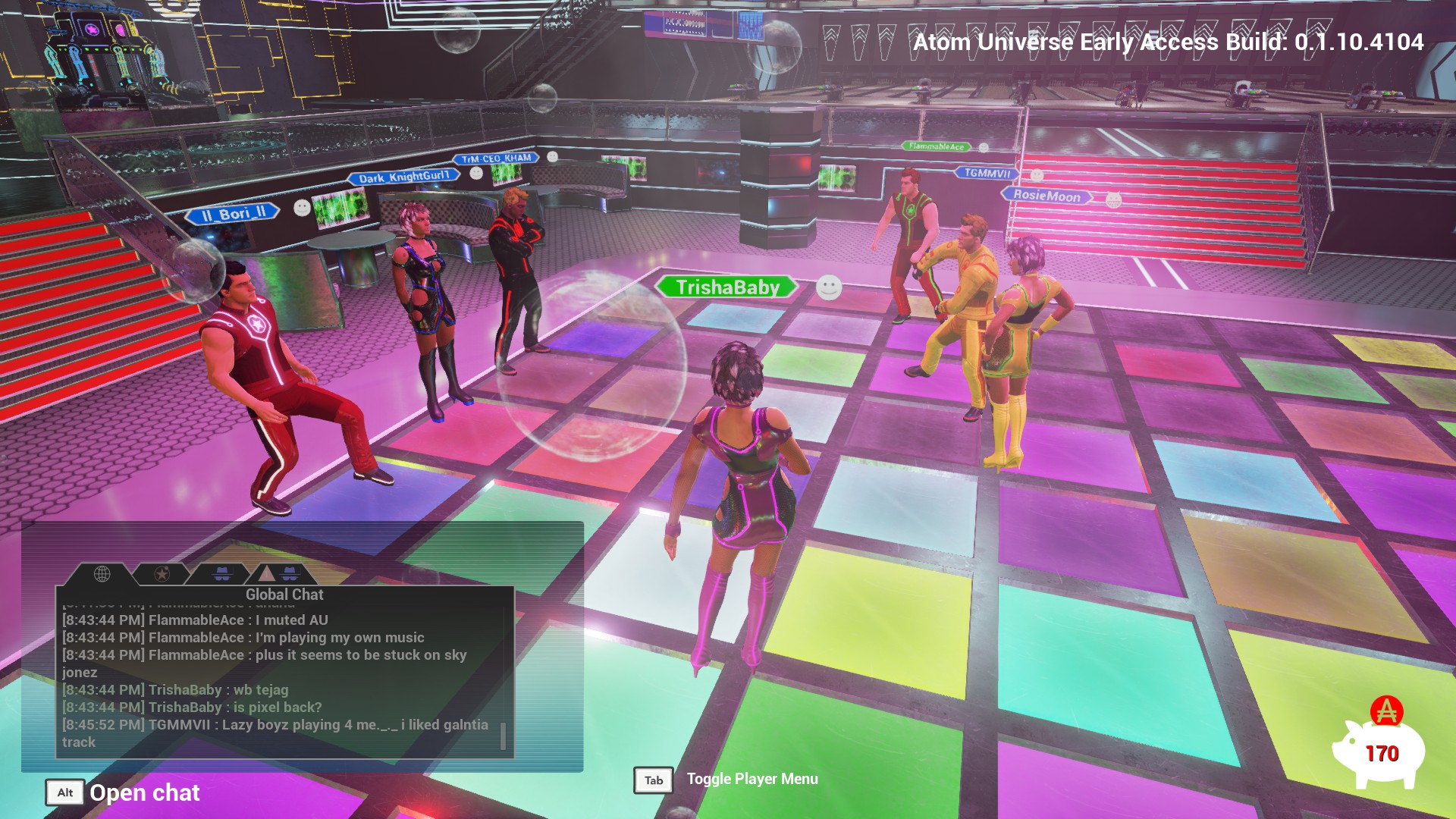1456x819 pixels.
Task: Select the RosieMoon player nameplate
Action: tap(1046, 196)
